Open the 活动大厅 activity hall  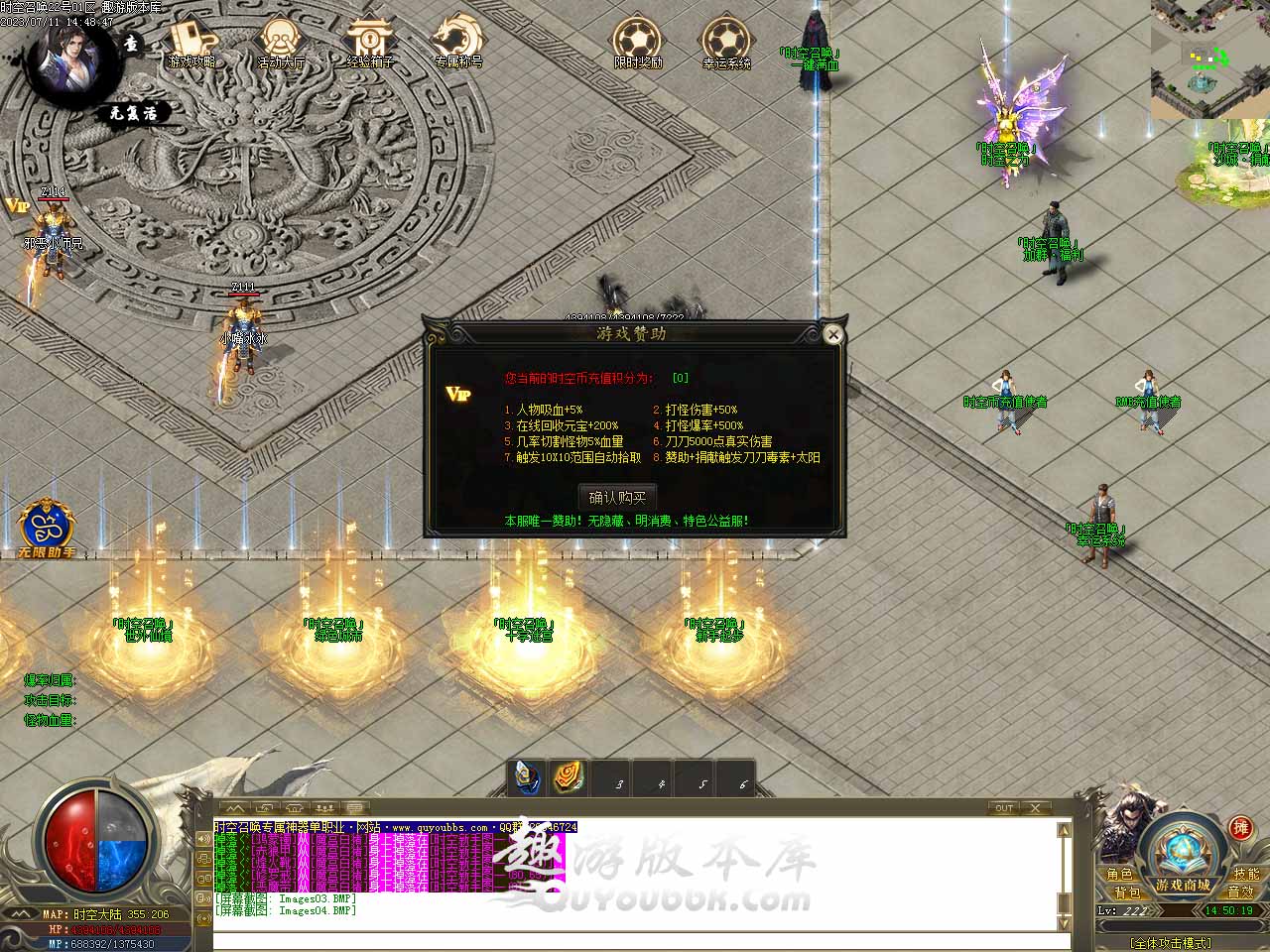tap(281, 44)
